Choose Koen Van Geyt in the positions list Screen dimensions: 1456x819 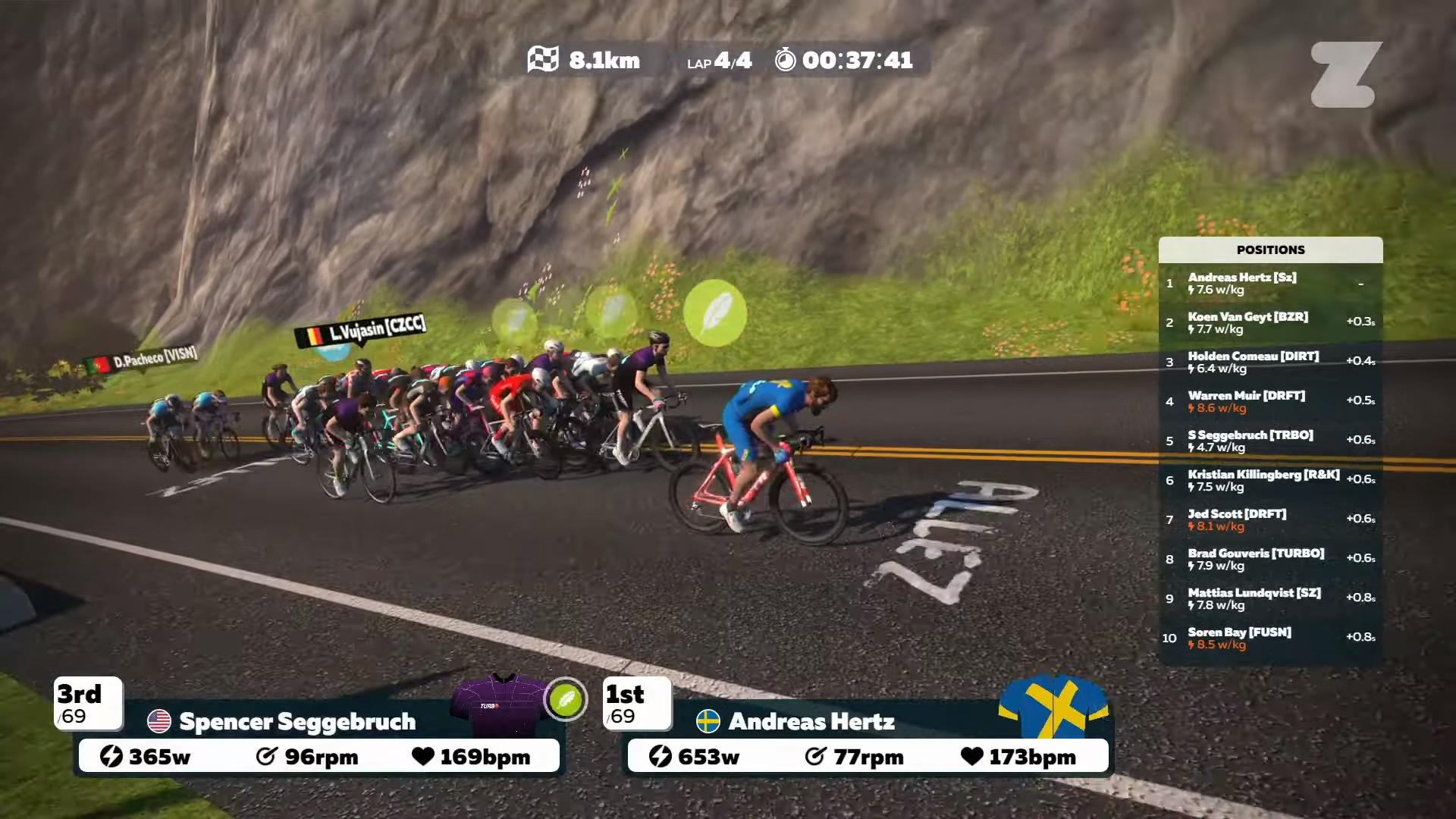pos(1270,323)
